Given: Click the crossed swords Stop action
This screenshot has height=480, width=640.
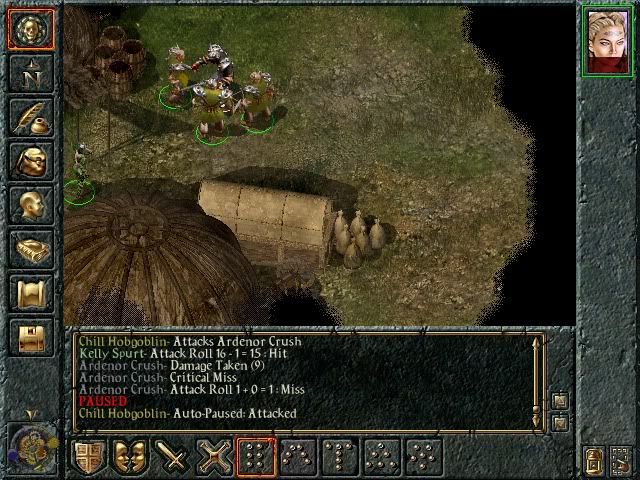Looking at the screenshot, I should click(x=216, y=456).
